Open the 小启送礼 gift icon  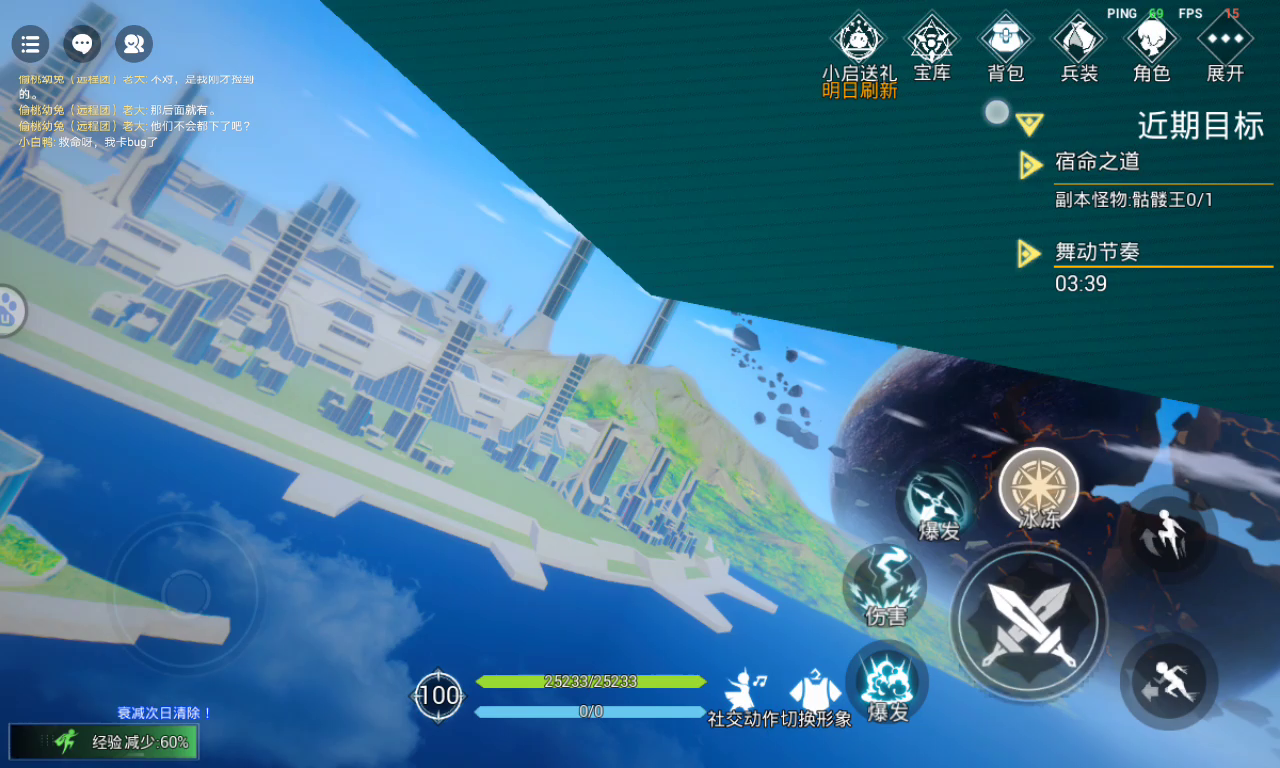(x=859, y=42)
